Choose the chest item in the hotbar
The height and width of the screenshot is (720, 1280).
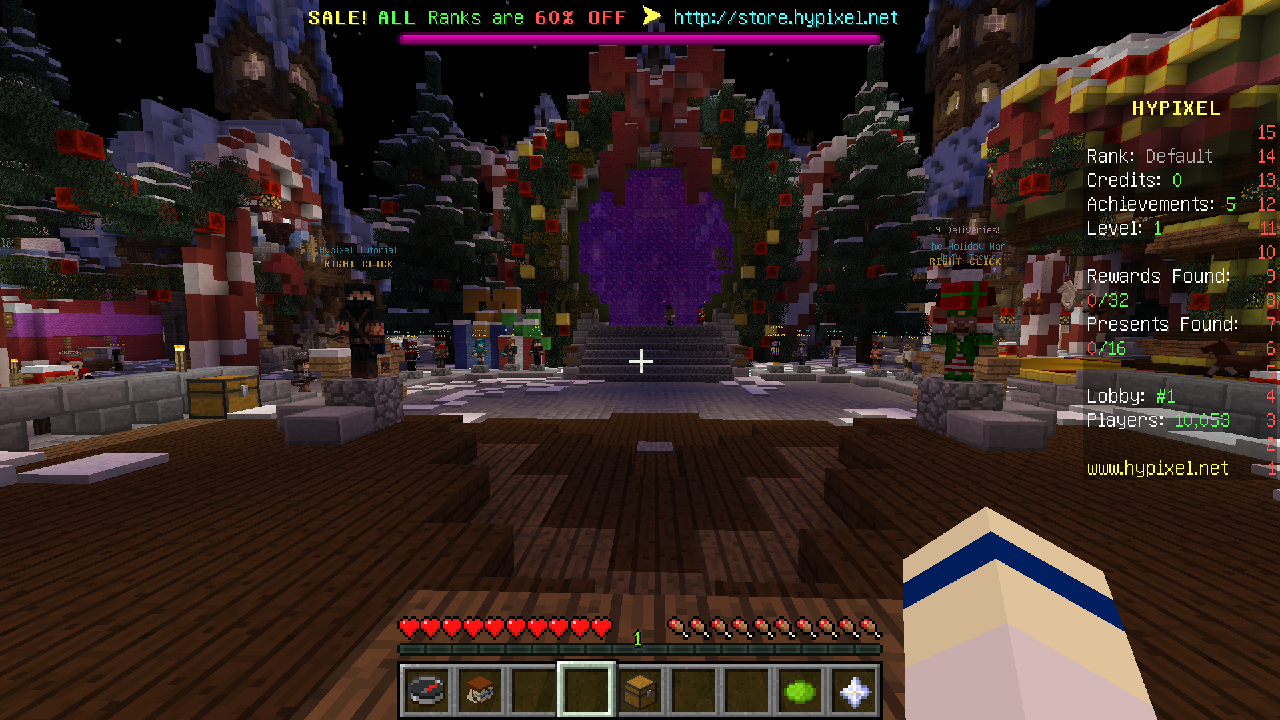click(640, 690)
